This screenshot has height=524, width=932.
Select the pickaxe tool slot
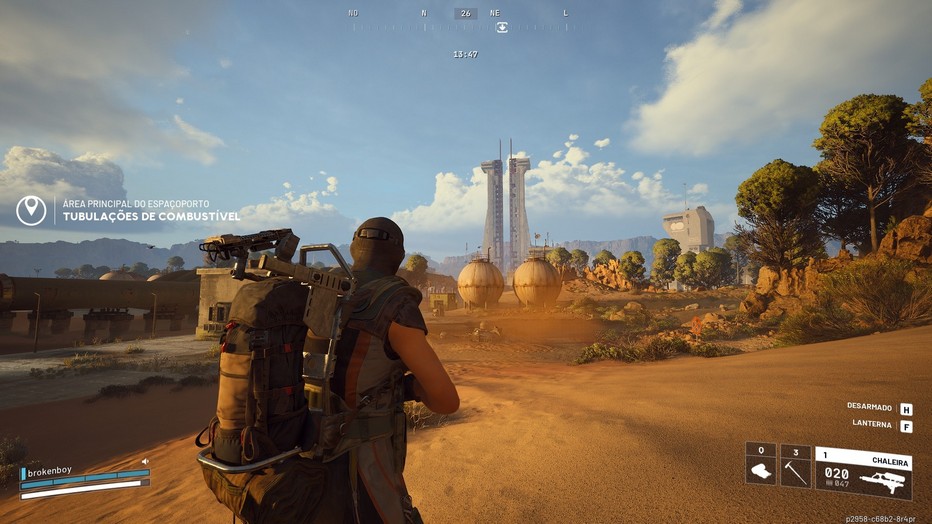coord(796,466)
